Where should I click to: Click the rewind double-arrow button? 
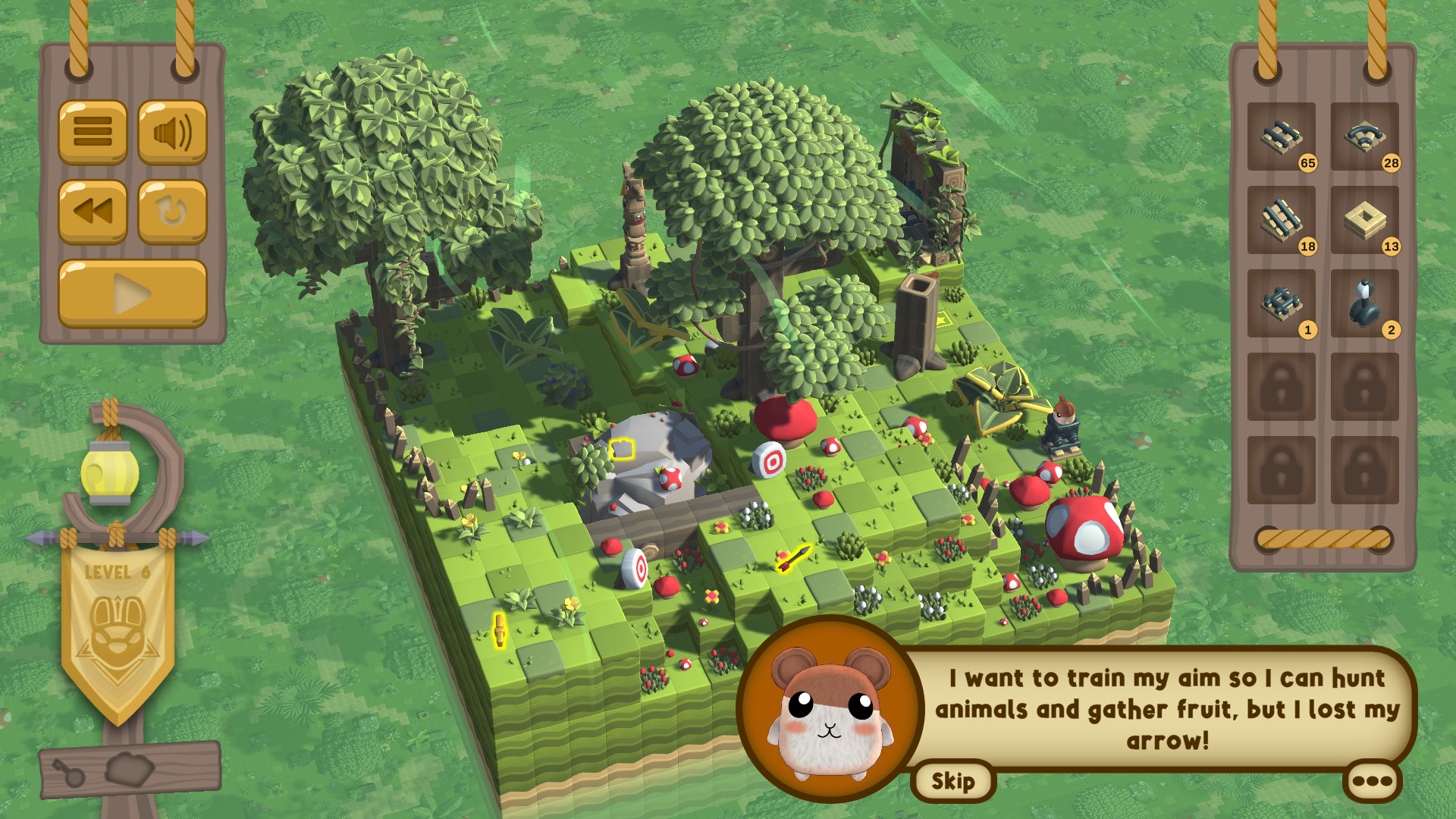pos(93,212)
